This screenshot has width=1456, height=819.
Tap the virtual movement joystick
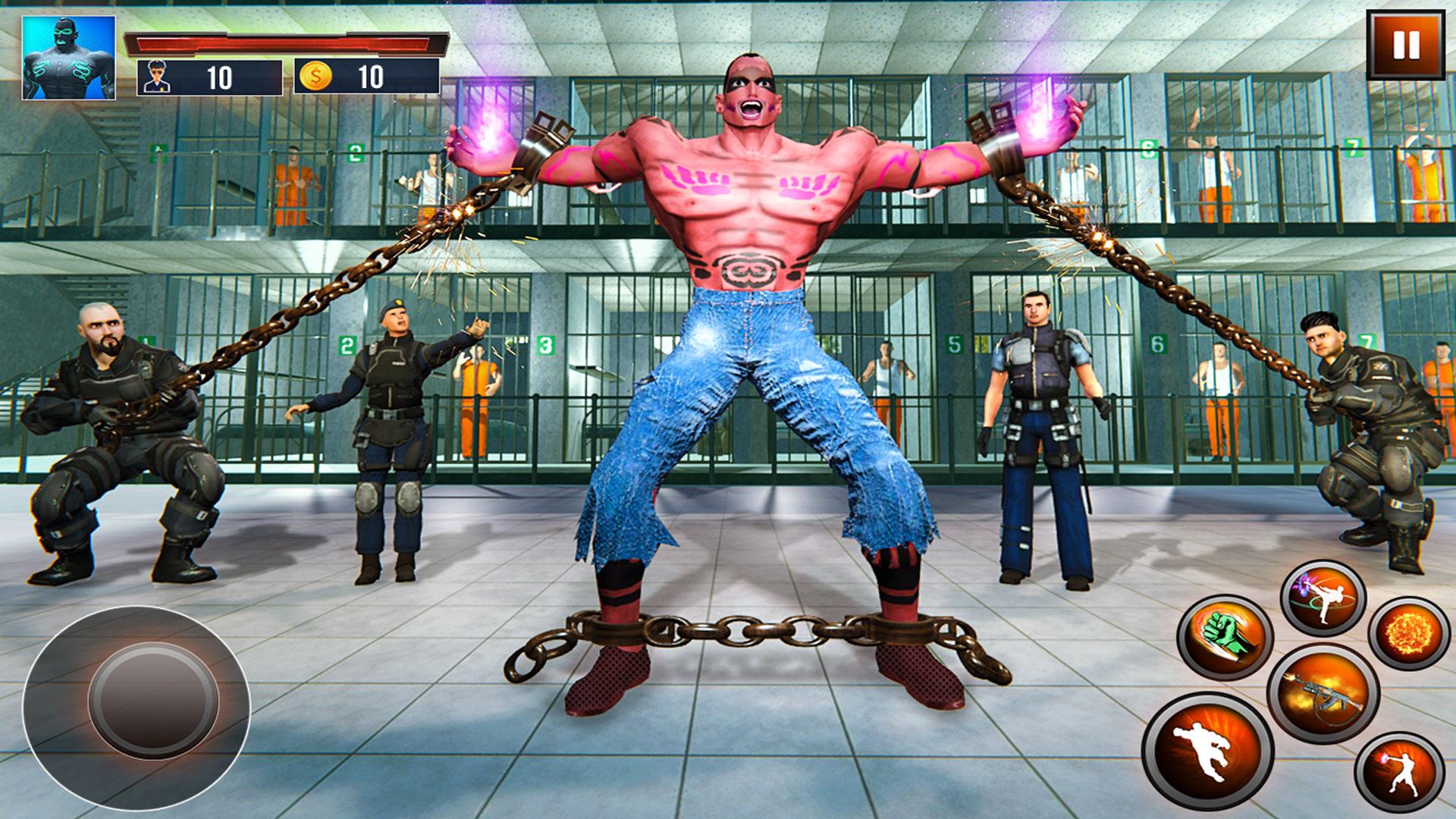point(152,698)
